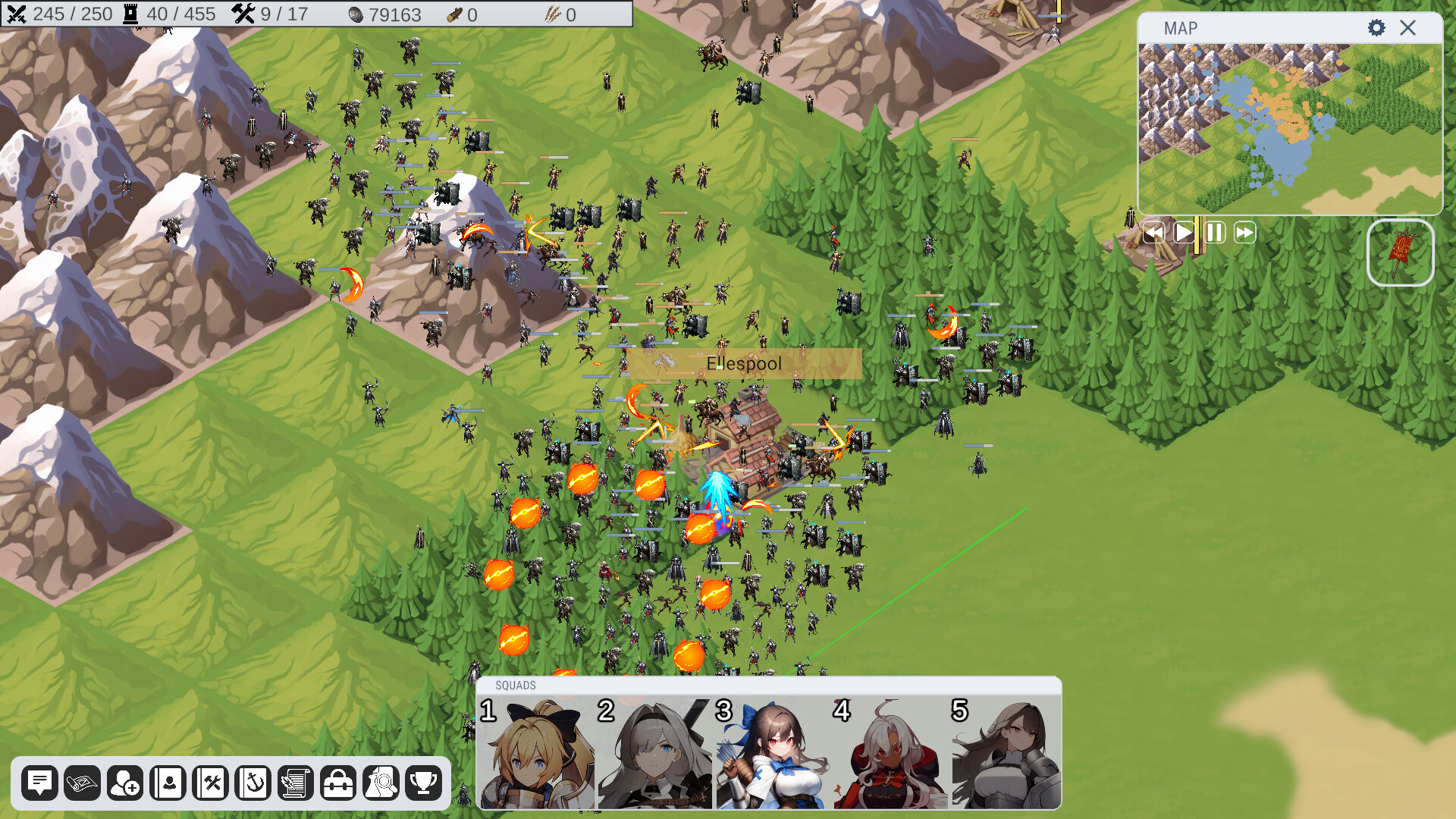This screenshot has height=819, width=1456.
Task: Open the chat message panel
Action: [x=40, y=783]
